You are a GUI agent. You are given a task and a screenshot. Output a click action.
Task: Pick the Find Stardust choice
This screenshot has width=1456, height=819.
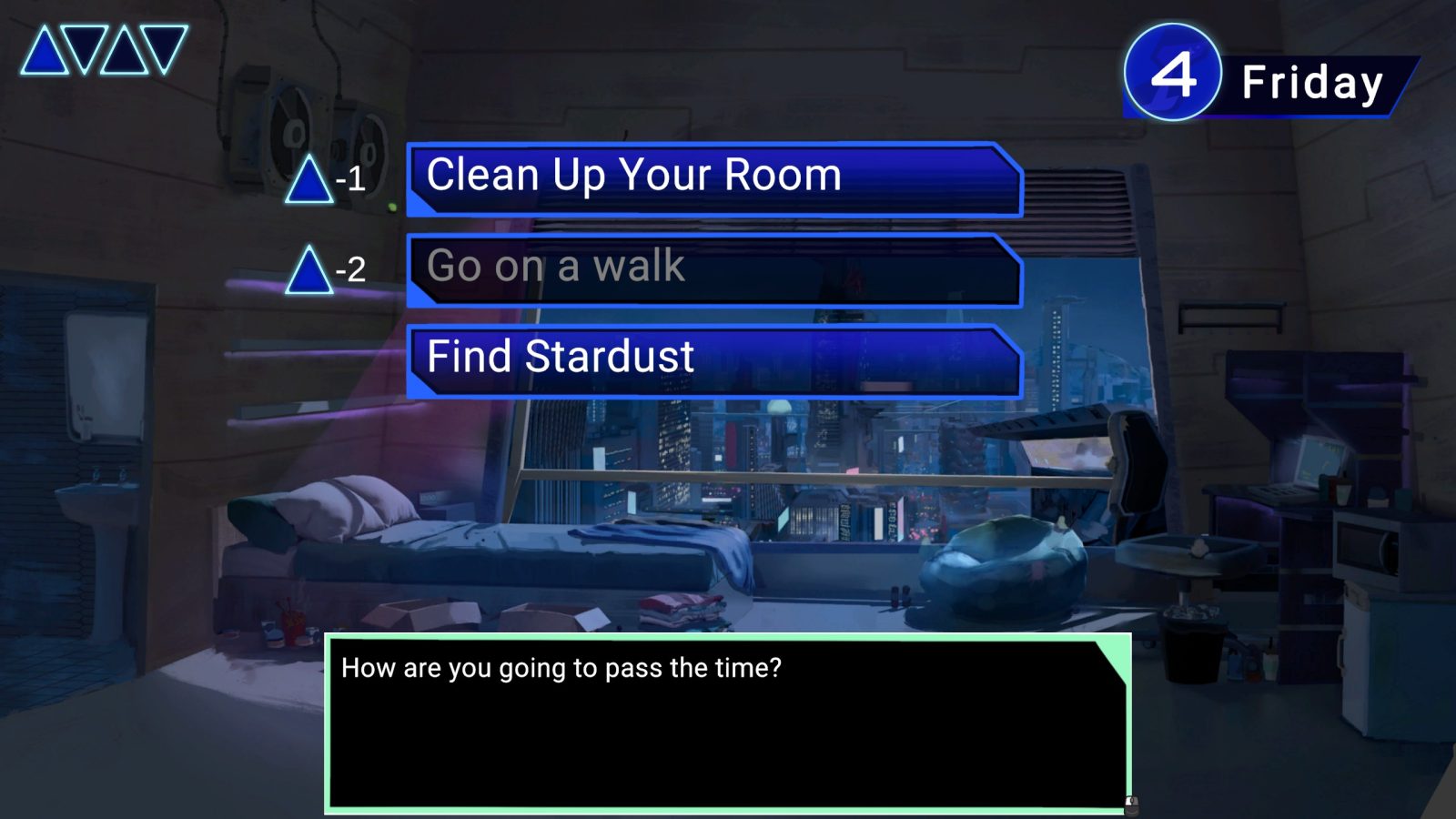(715, 360)
